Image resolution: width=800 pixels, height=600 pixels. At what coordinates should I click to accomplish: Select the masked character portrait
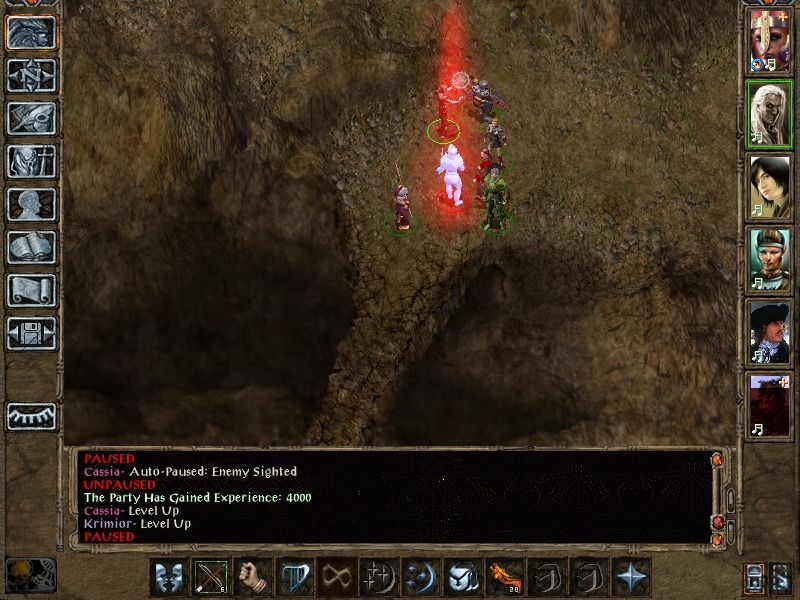point(770,41)
